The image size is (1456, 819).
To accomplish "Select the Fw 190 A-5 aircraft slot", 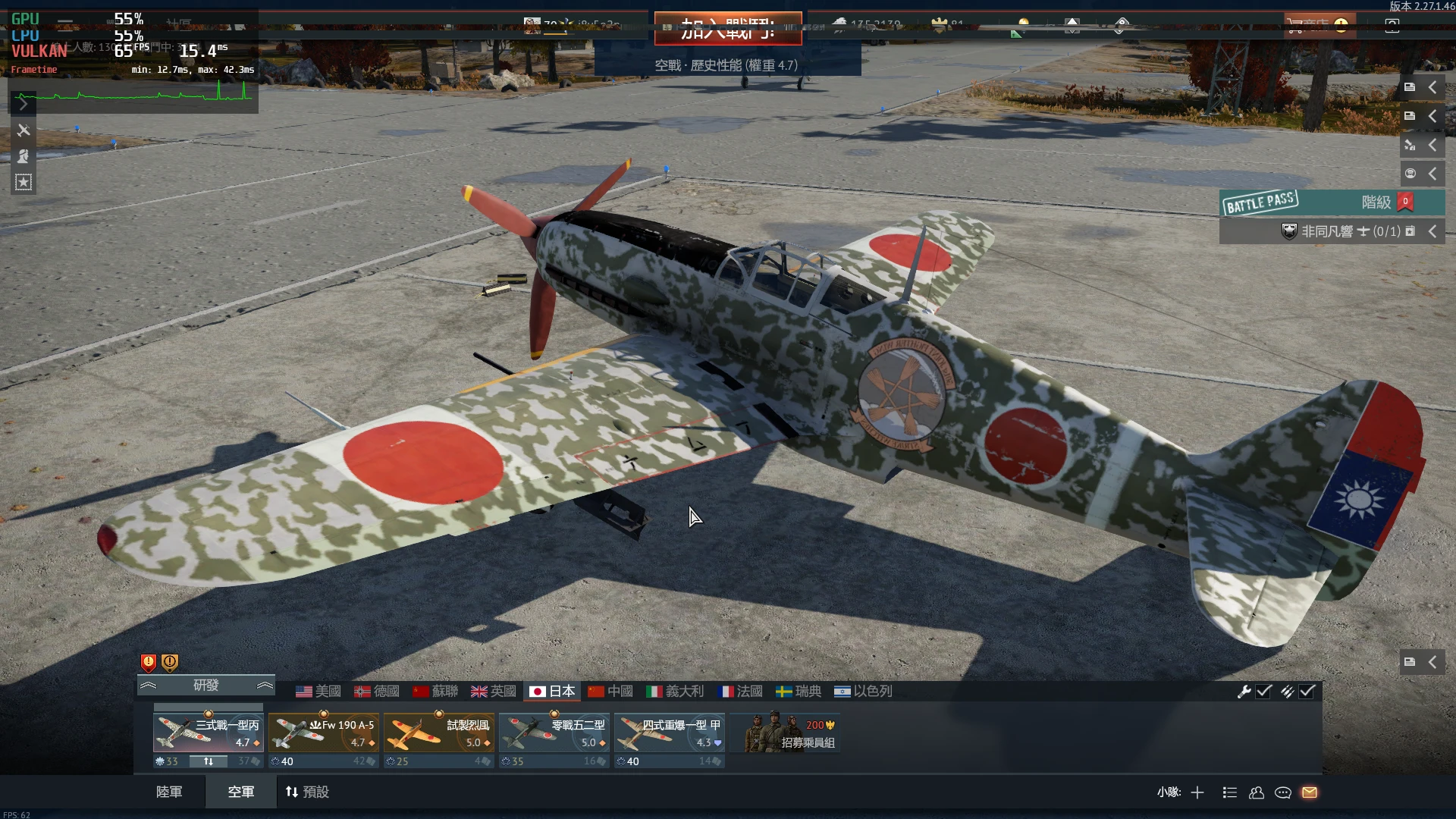I will [323, 734].
